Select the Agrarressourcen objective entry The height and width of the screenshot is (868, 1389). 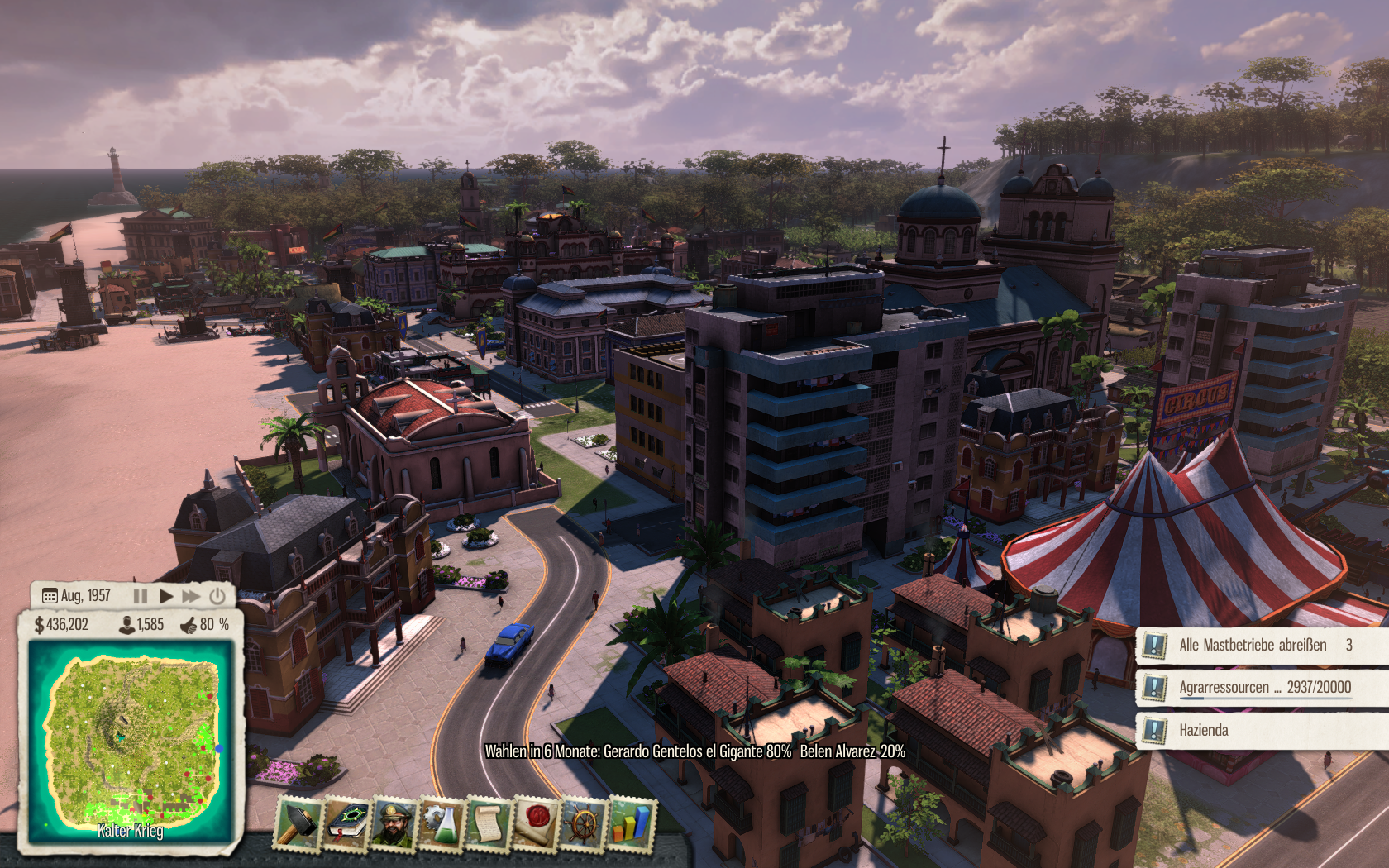point(1264,687)
